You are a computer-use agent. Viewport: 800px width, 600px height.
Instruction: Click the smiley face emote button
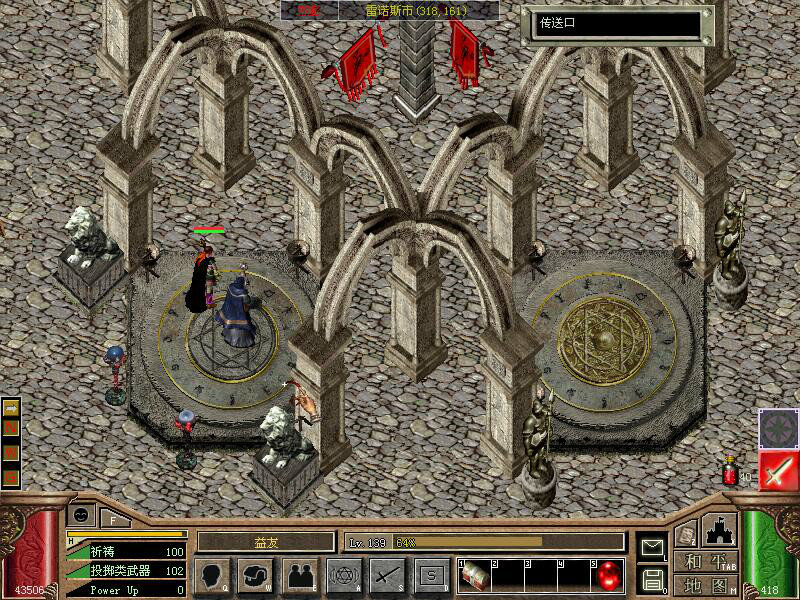tap(81, 515)
